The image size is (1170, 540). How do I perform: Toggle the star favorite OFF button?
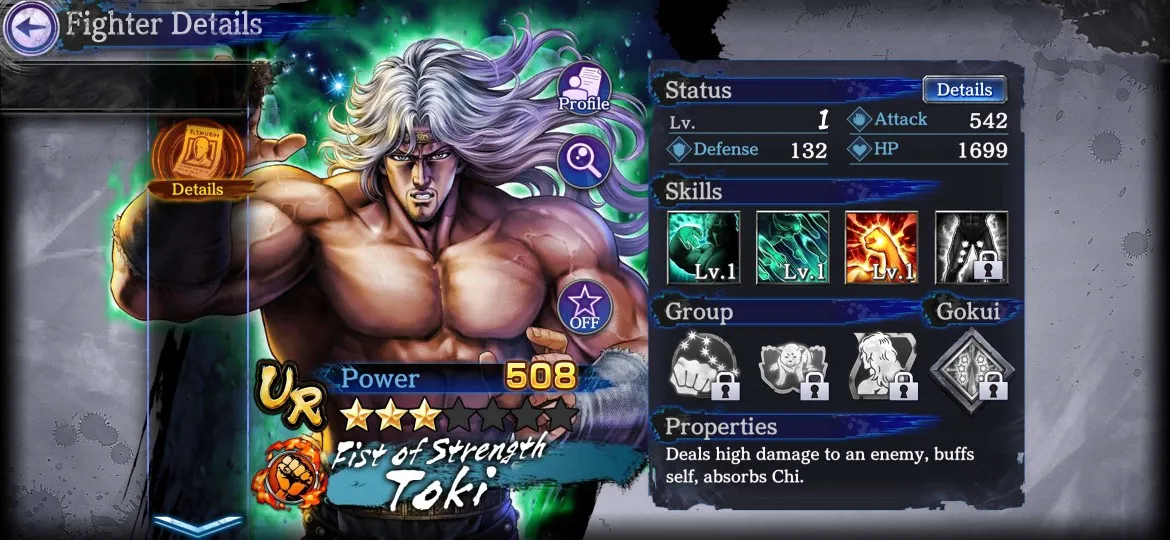pyautogui.click(x=584, y=306)
